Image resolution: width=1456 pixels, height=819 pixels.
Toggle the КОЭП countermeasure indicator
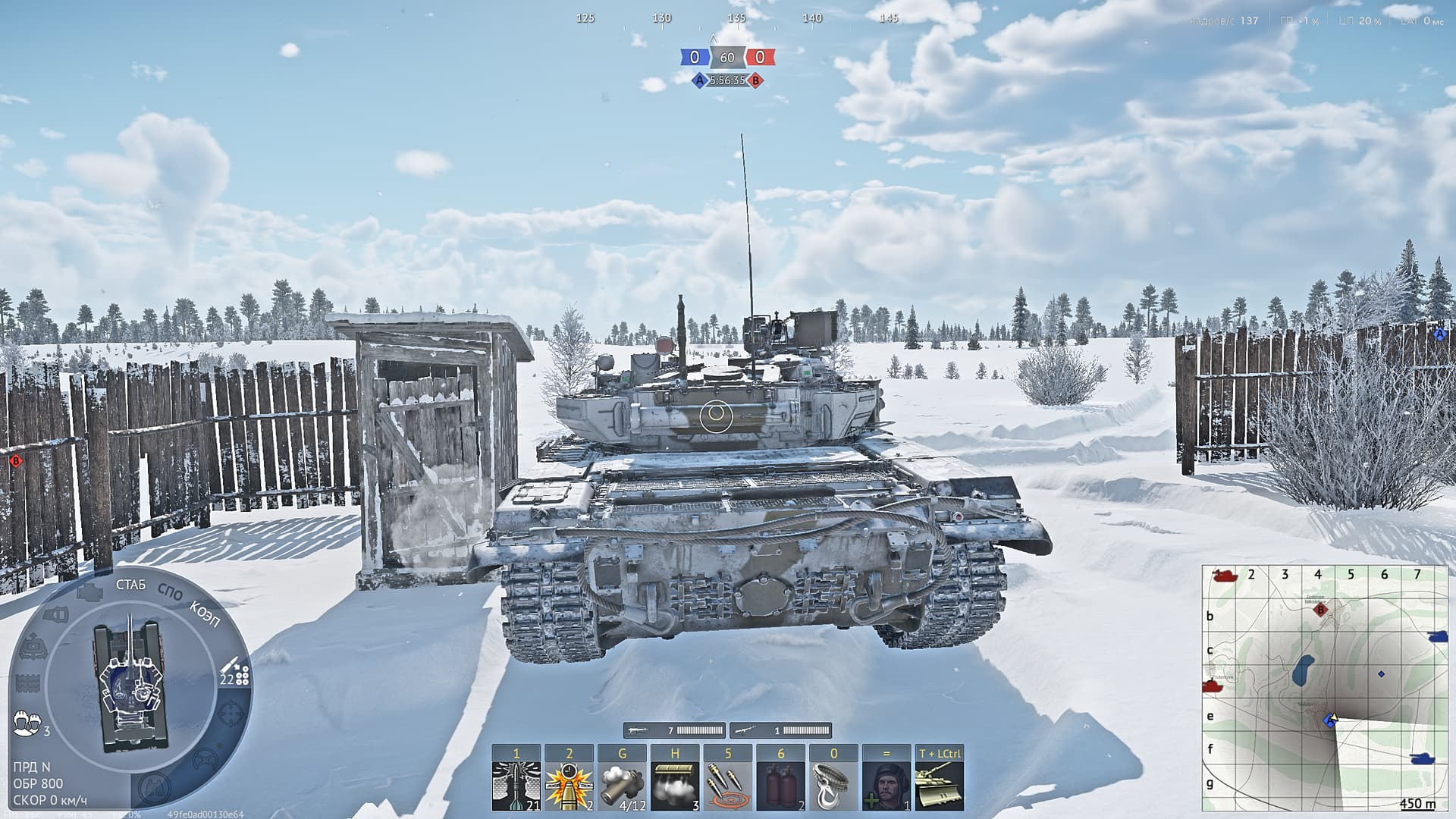point(204,613)
